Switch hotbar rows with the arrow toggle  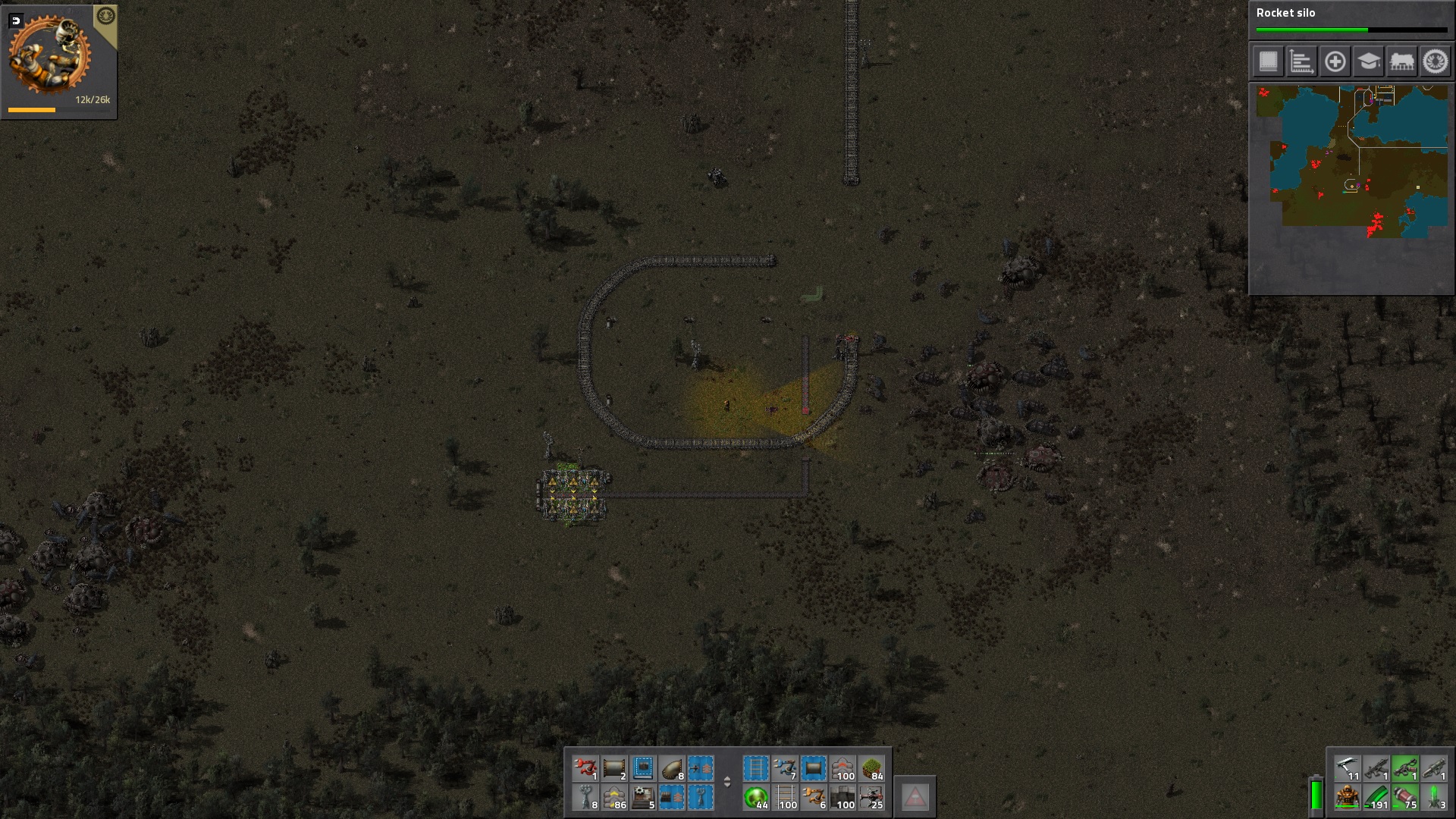pos(726,783)
